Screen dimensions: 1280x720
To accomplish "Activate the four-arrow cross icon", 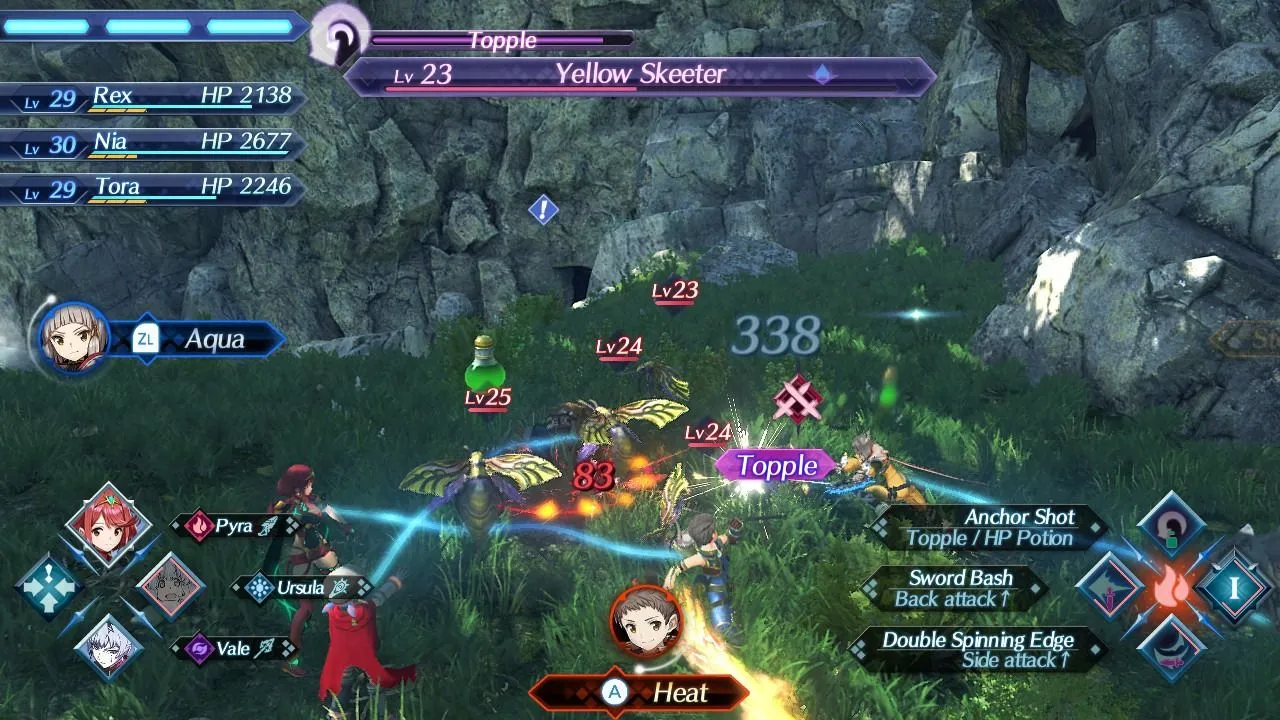I will point(47,587).
